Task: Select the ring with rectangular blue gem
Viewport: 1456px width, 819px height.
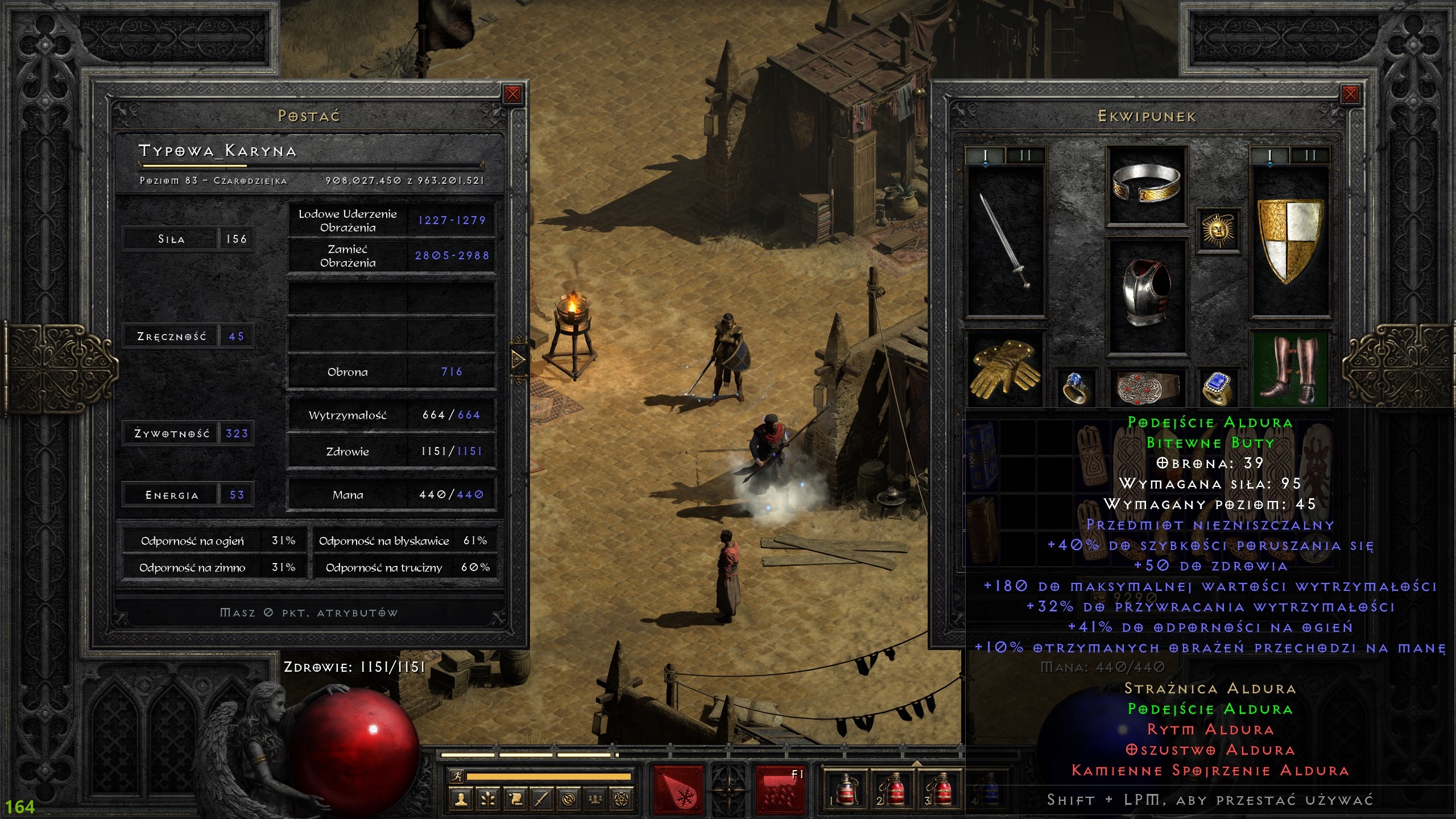Action: (1217, 388)
